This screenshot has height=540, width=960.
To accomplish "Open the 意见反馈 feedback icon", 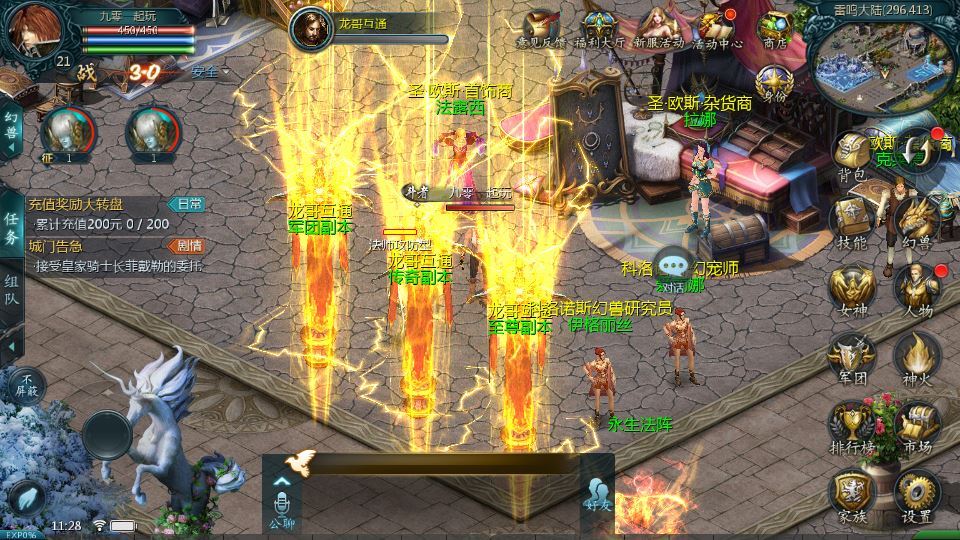I will pyautogui.click(x=541, y=30).
